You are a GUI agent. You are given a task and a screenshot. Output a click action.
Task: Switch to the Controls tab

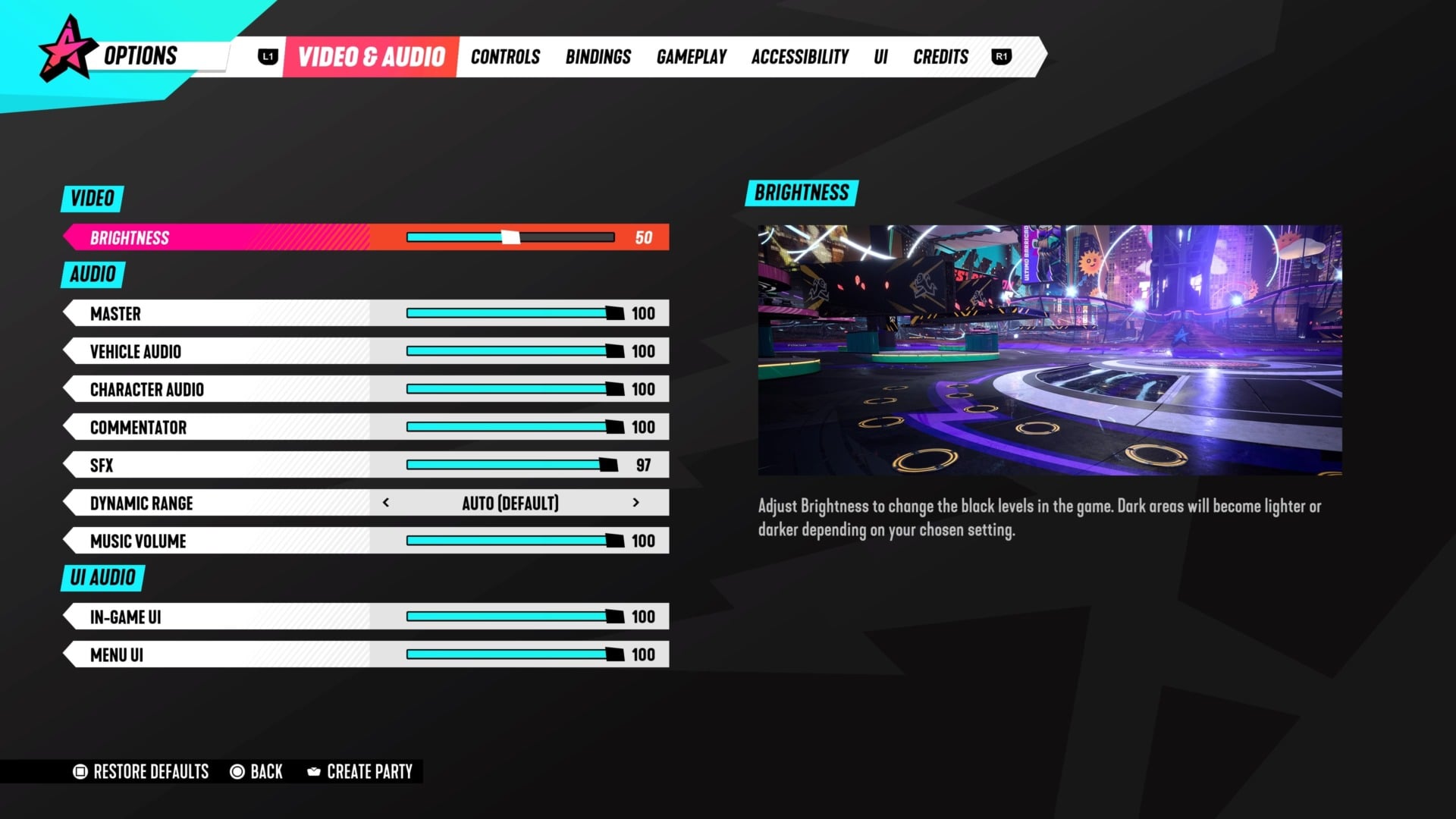coord(505,56)
